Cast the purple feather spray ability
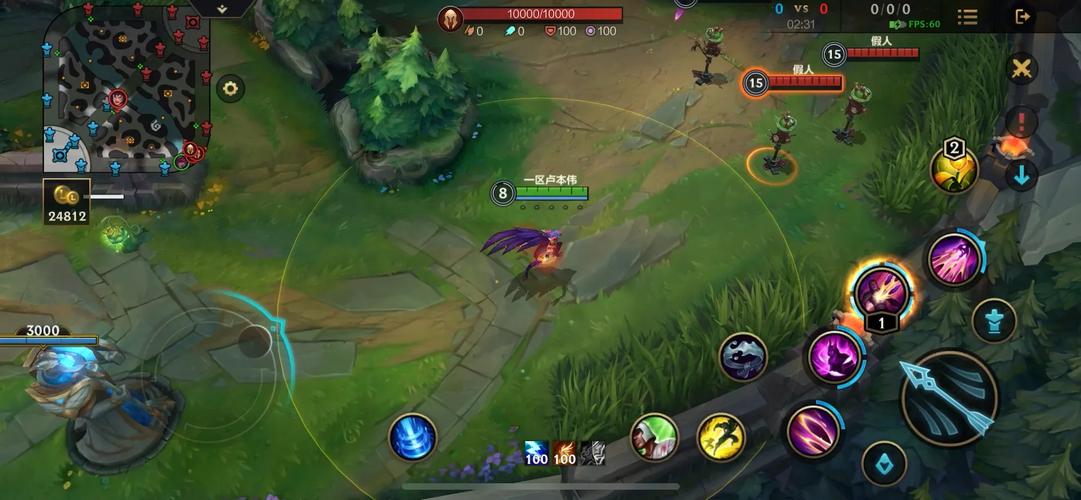The height and width of the screenshot is (500, 1081). click(x=956, y=260)
